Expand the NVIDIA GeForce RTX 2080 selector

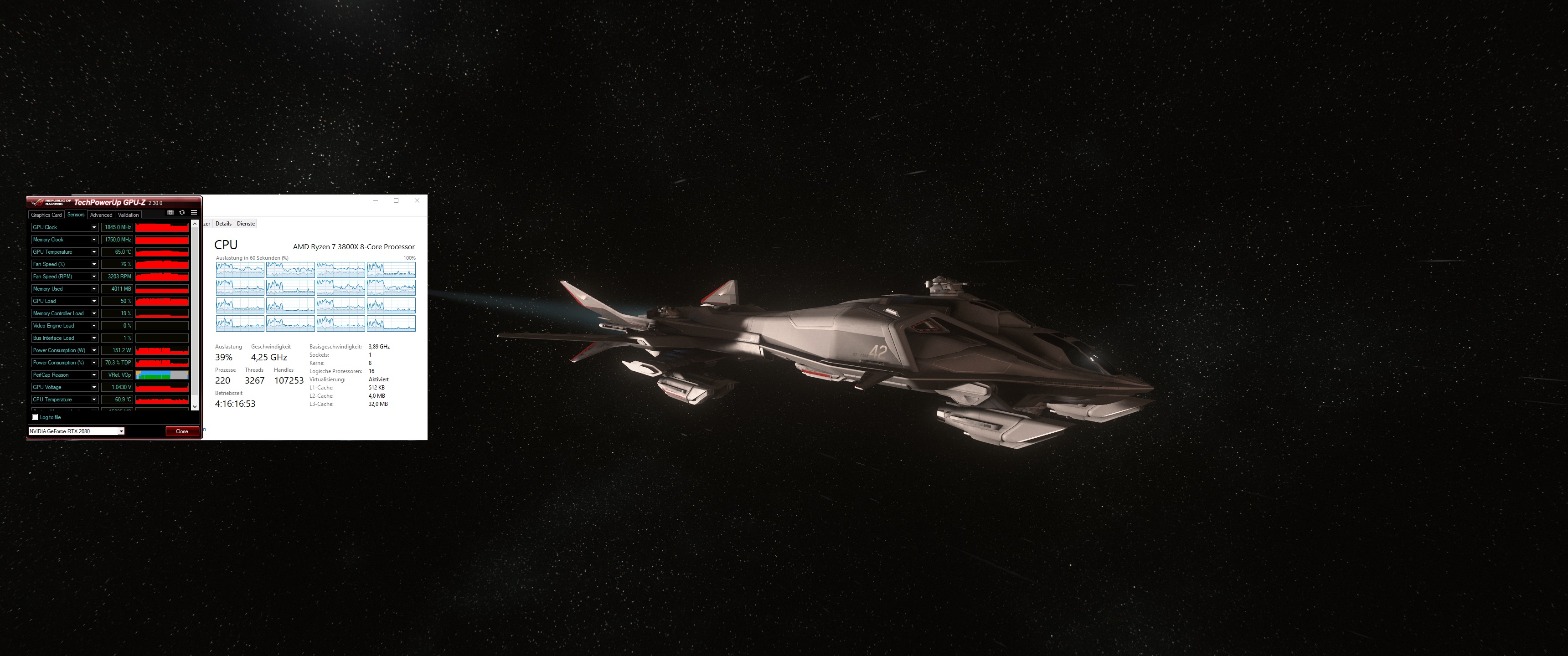tap(120, 431)
